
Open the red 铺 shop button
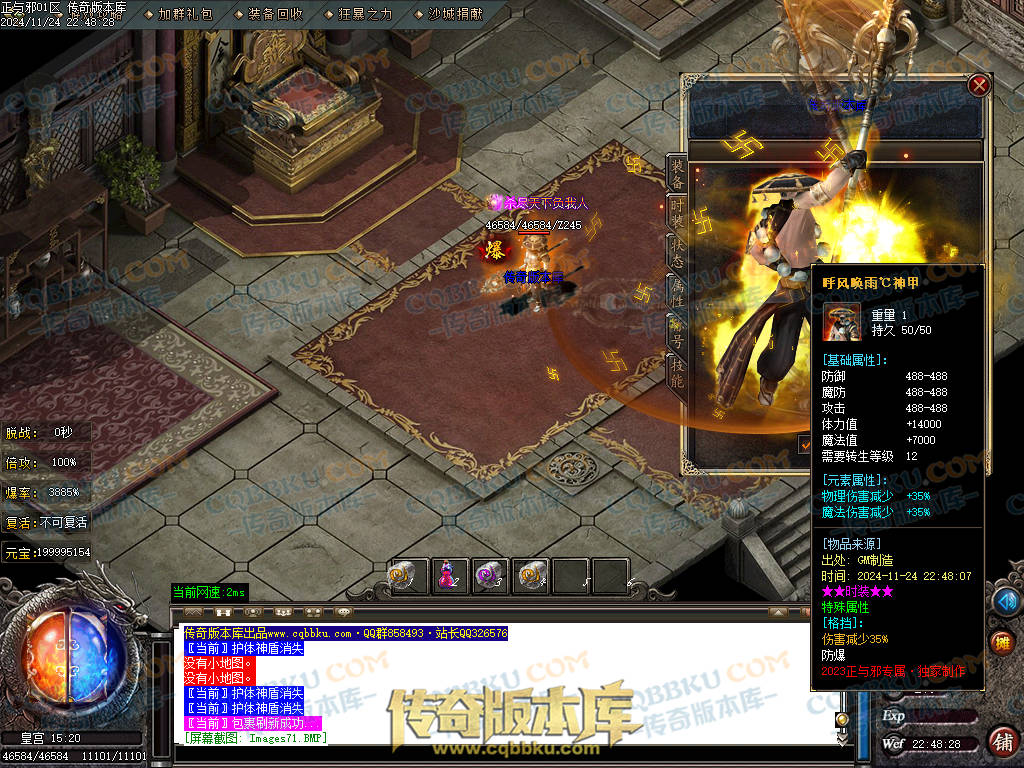(x=1001, y=741)
